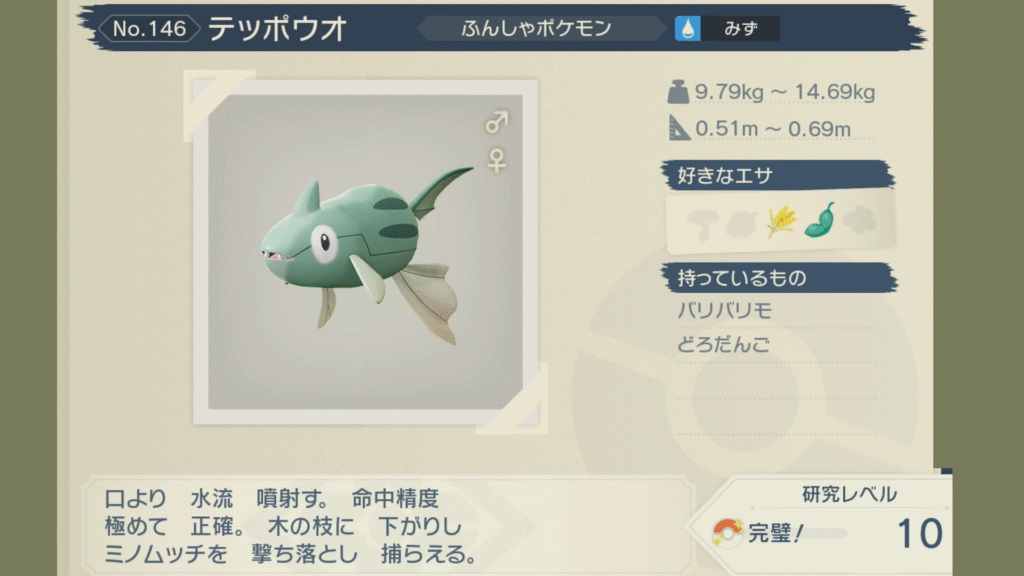Select the male gender symbol
The image size is (1024, 576).
tap(496, 123)
